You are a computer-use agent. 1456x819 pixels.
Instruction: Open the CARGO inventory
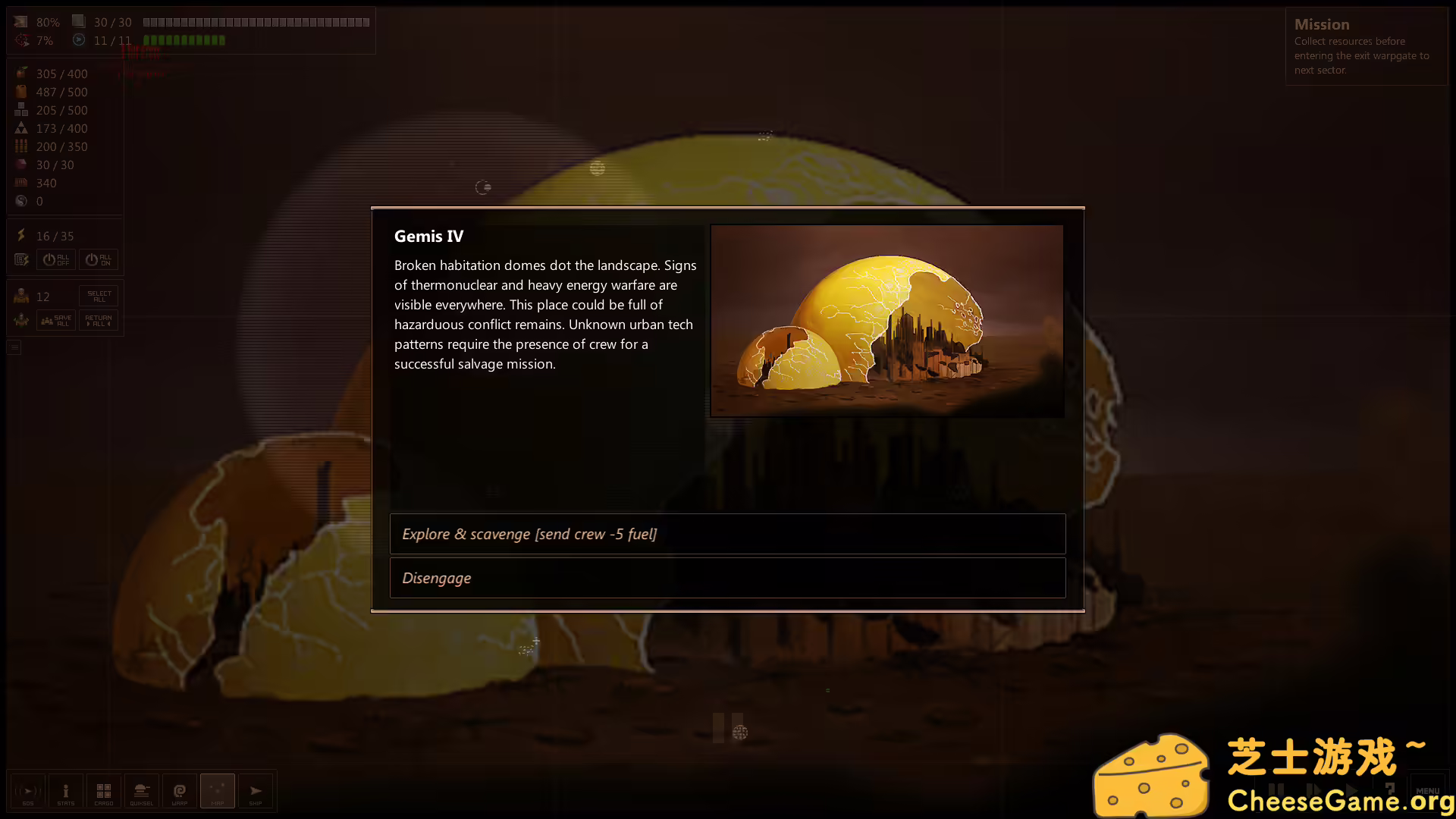(x=104, y=791)
